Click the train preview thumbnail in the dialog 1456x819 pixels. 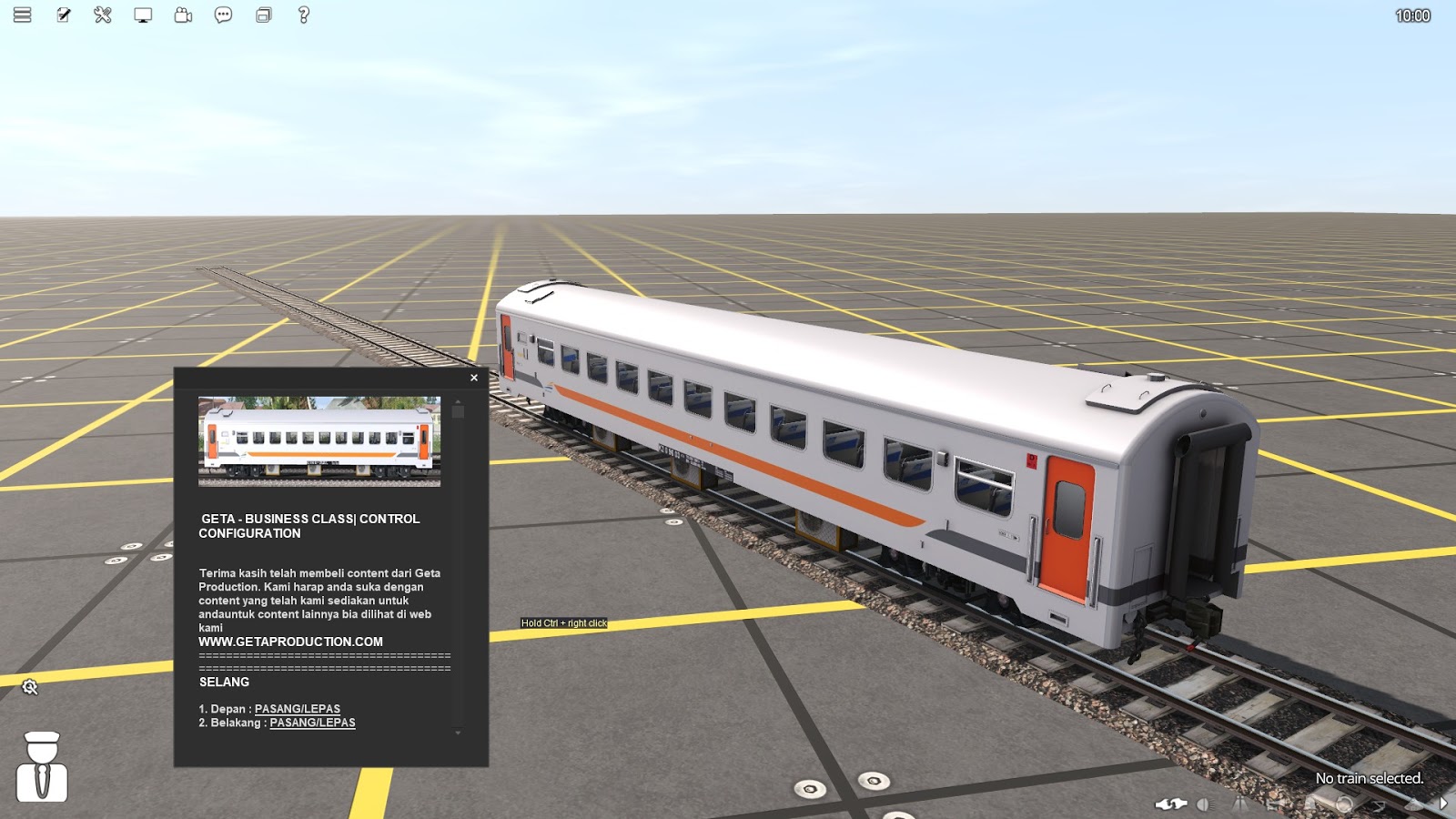tap(320, 440)
